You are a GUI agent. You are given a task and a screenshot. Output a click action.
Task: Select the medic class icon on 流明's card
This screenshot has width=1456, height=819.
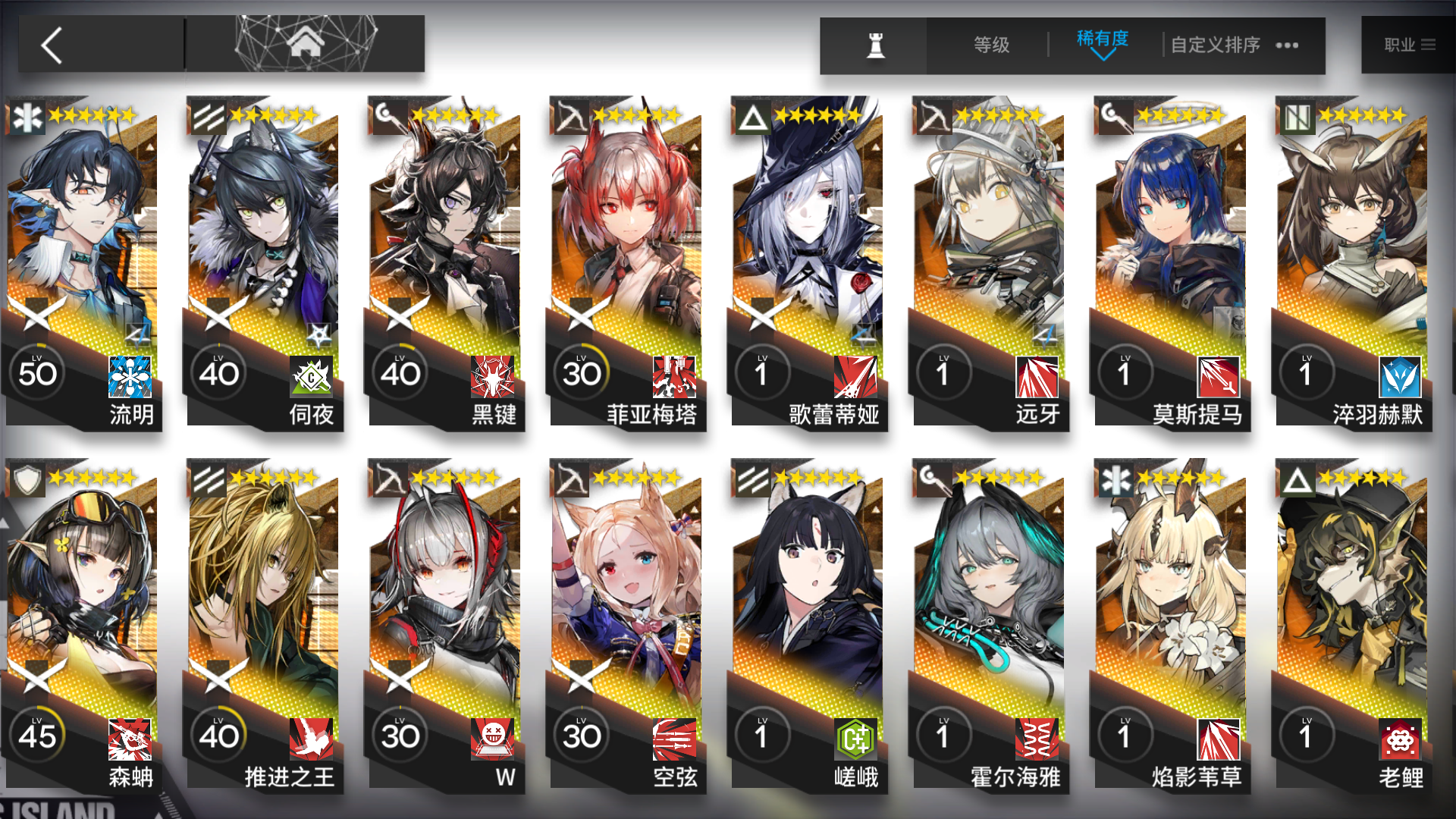pos(26,118)
